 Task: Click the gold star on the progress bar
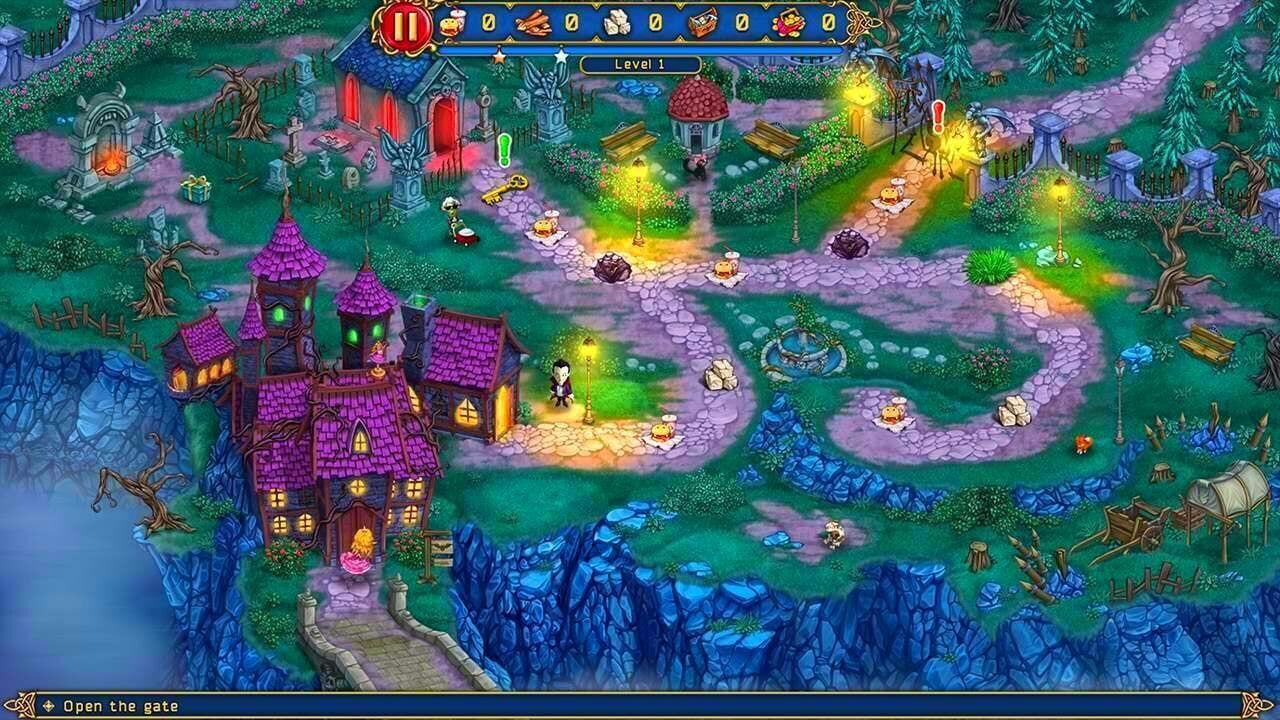pyautogui.click(x=500, y=55)
